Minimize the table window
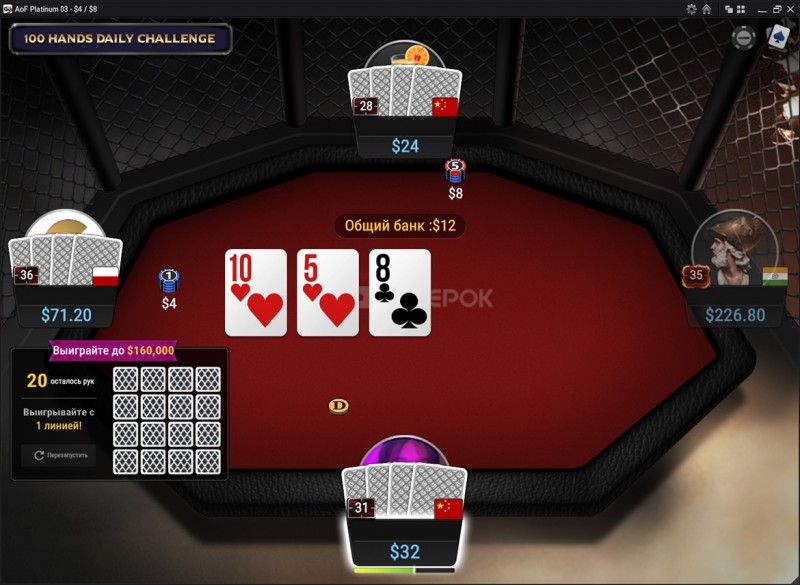Image resolution: width=800 pixels, height=585 pixels. [762, 9]
